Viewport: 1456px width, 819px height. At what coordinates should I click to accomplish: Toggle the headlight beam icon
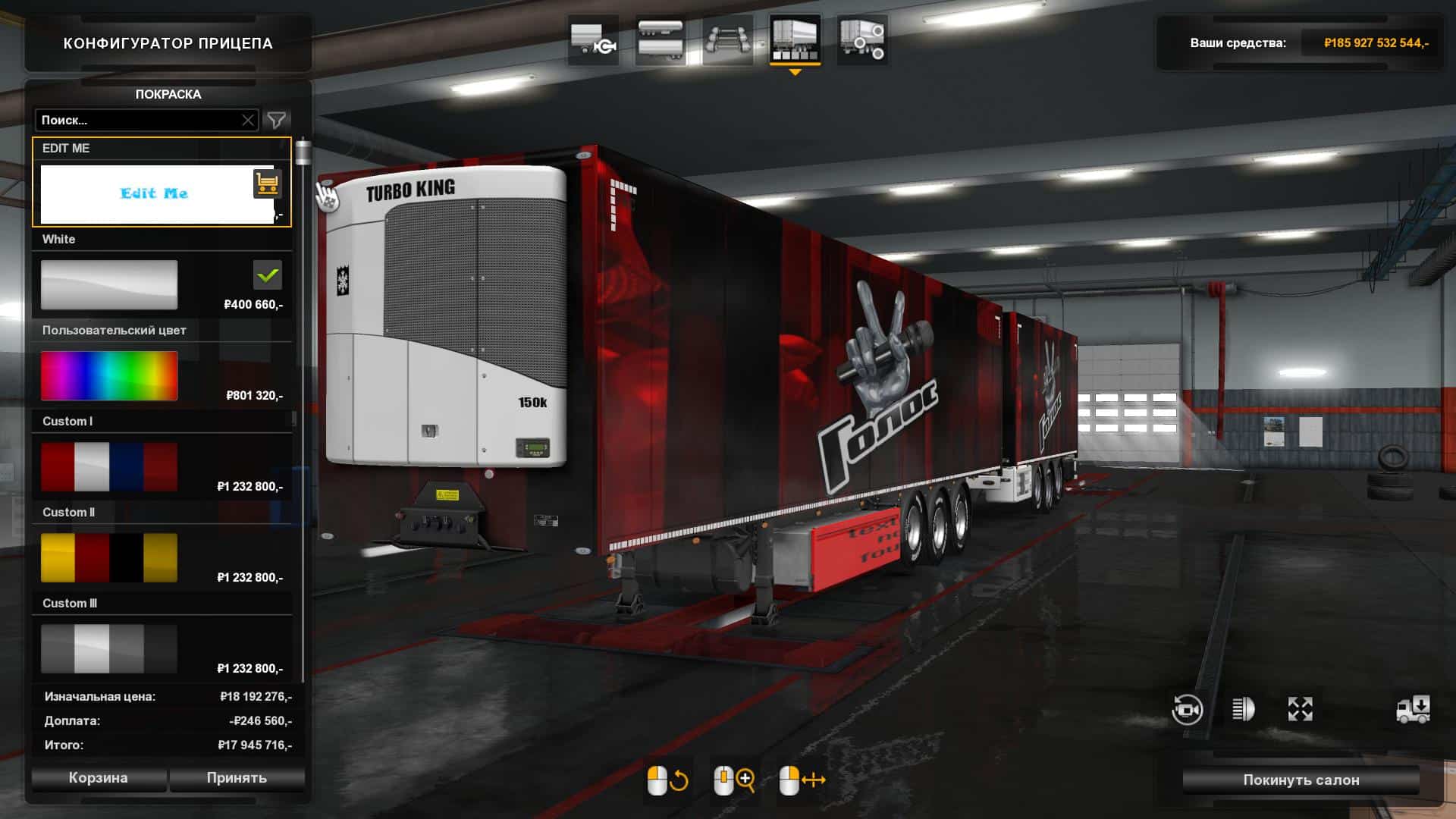pos(1243,710)
